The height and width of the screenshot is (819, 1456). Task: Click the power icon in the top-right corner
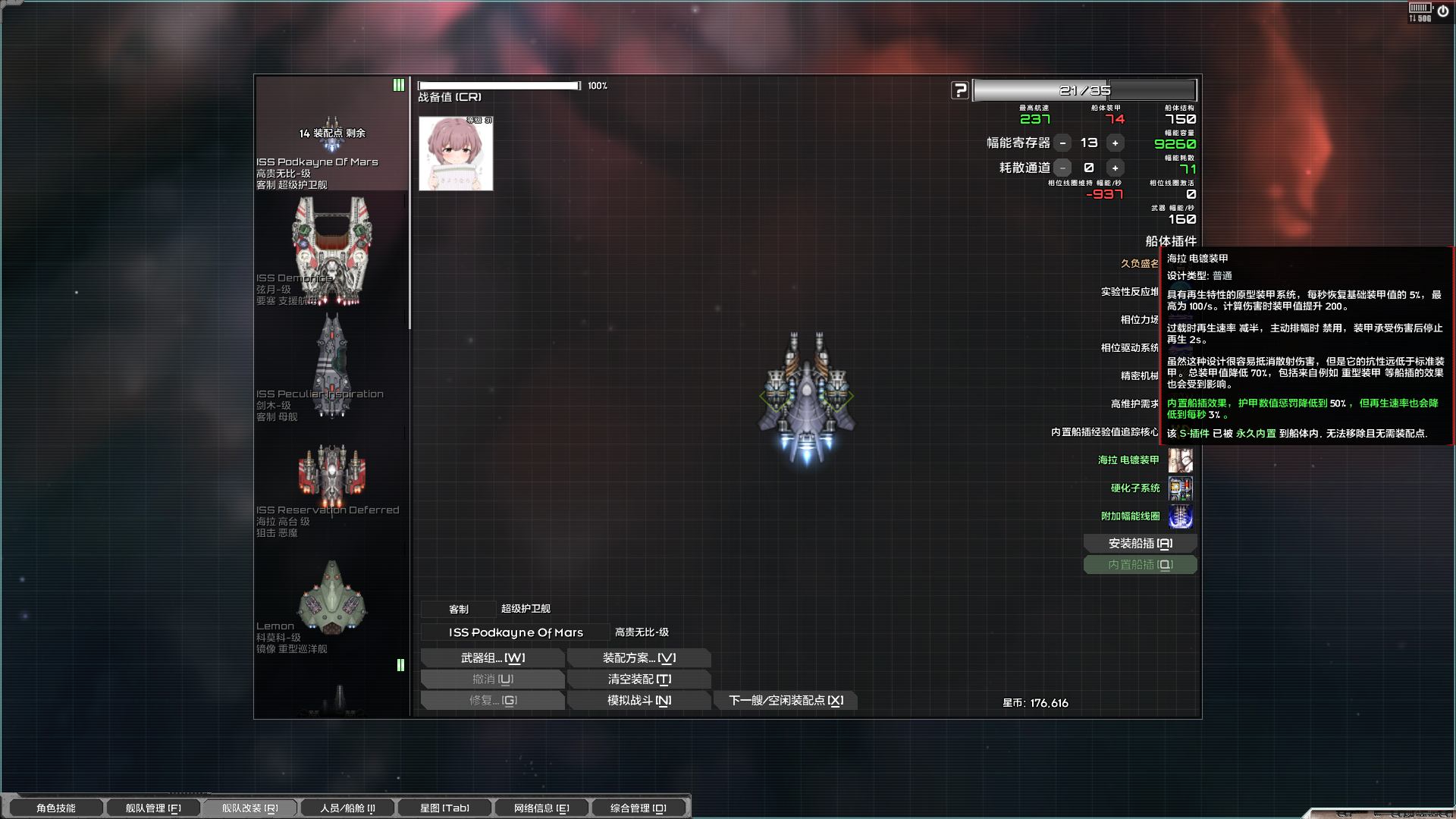pos(1444,10)
